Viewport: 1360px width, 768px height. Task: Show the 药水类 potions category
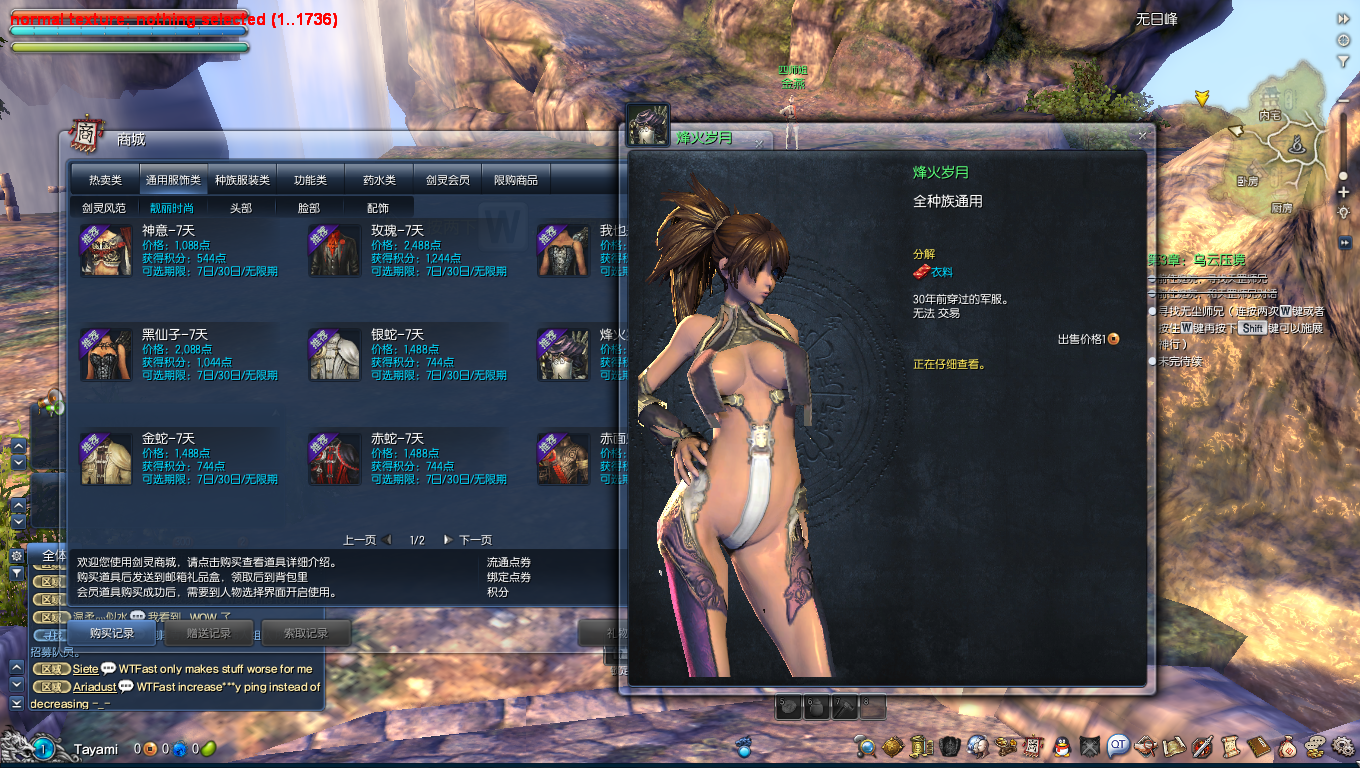click(x=379, y=180)
